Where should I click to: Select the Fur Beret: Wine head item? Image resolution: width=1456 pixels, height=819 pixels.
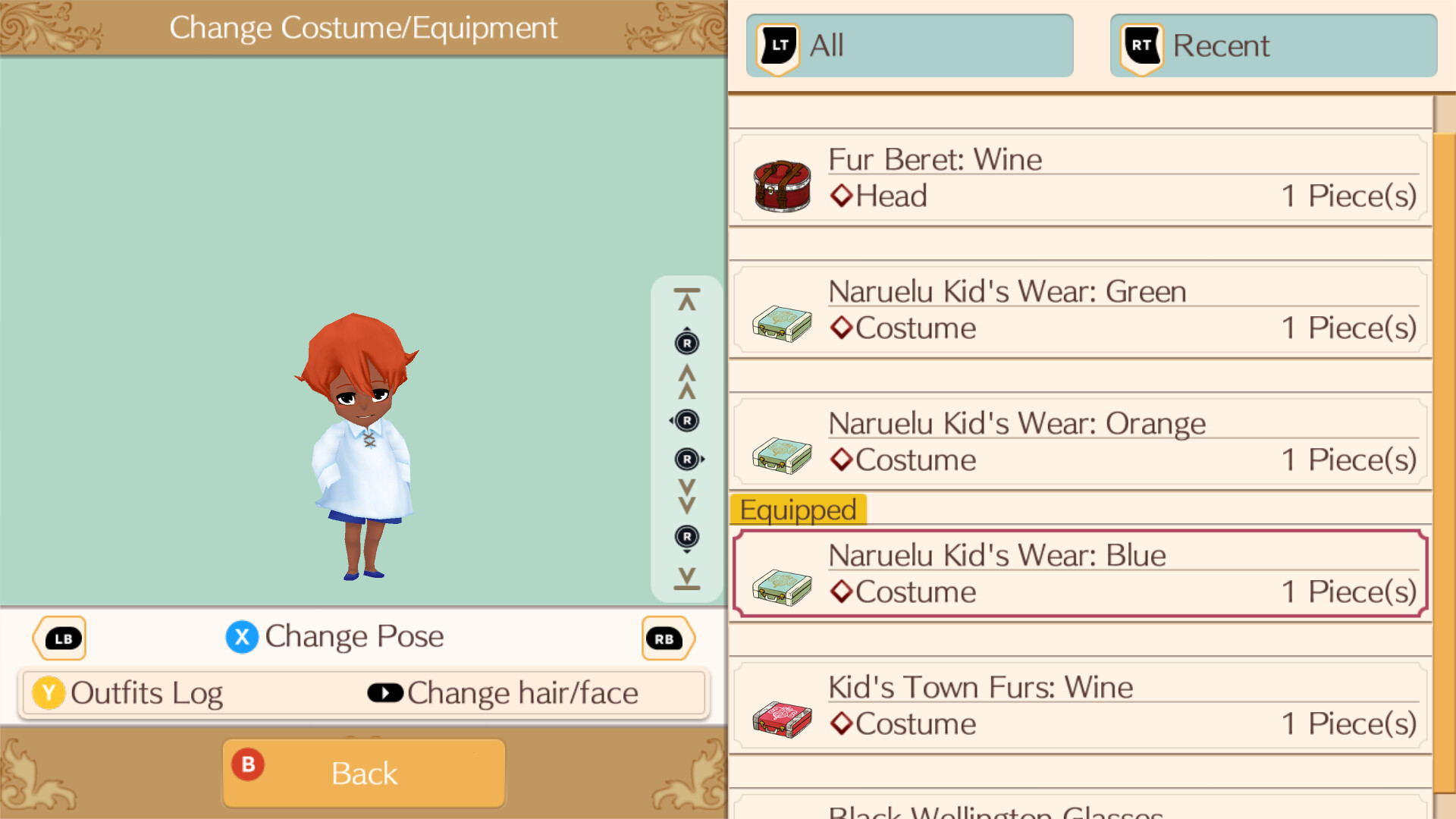[1077, 177]
